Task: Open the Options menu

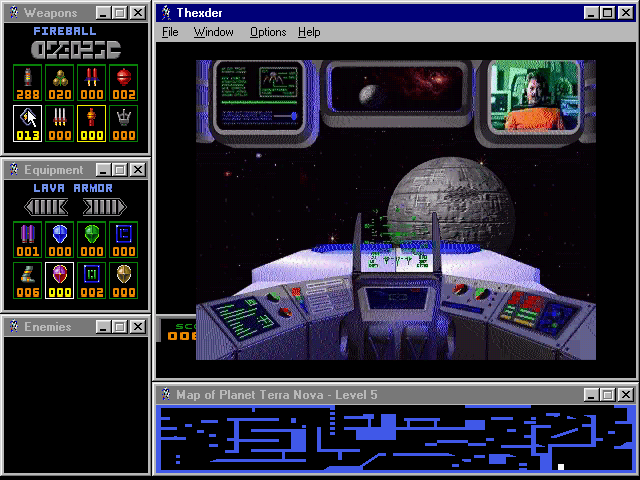Action: coord(268,32)
